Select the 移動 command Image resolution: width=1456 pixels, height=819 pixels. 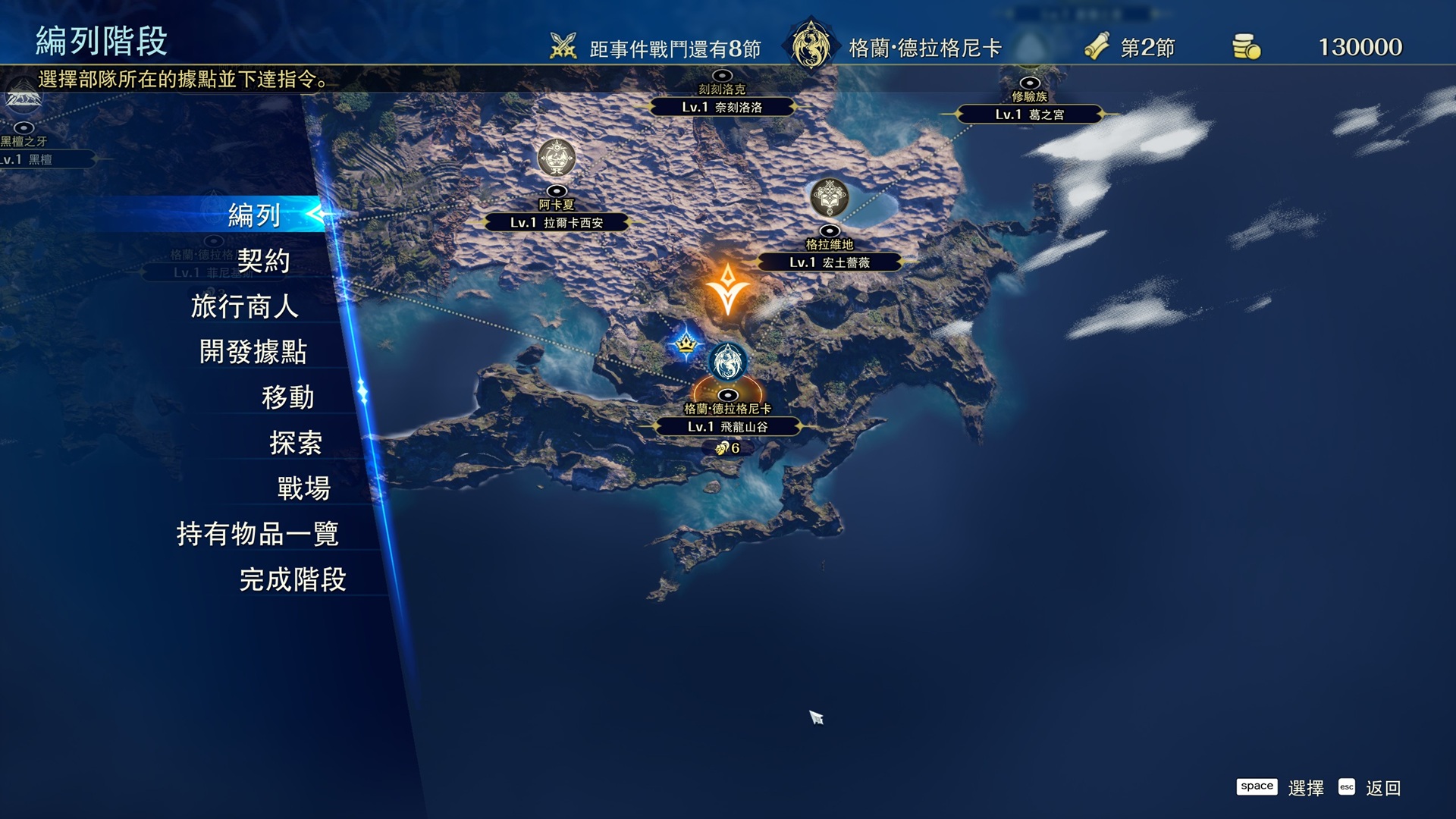pyautogui.click(x=287, y=397)
